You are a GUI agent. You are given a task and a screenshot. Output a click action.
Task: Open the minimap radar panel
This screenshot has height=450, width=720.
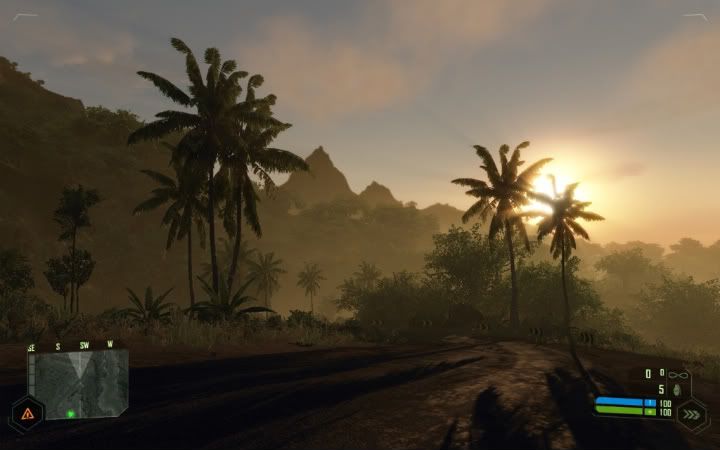point(77,384)
